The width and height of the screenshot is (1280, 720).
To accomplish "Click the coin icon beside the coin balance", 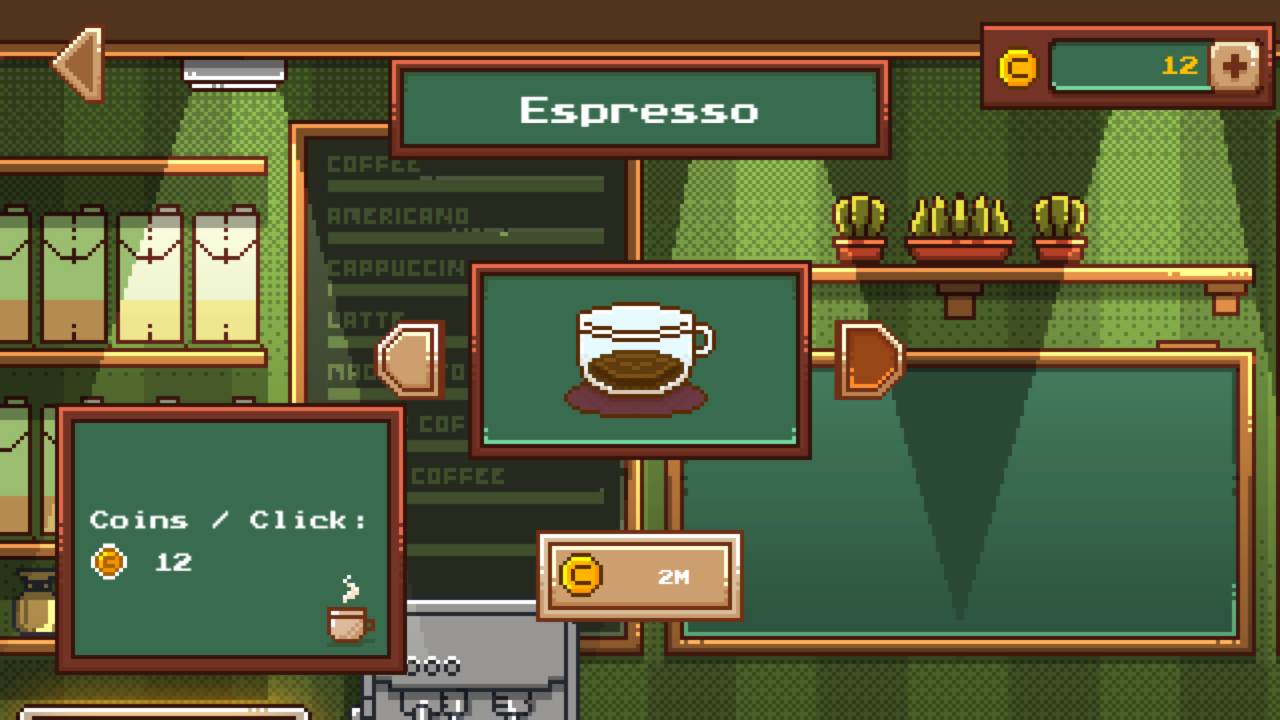I will [1017, 67].
